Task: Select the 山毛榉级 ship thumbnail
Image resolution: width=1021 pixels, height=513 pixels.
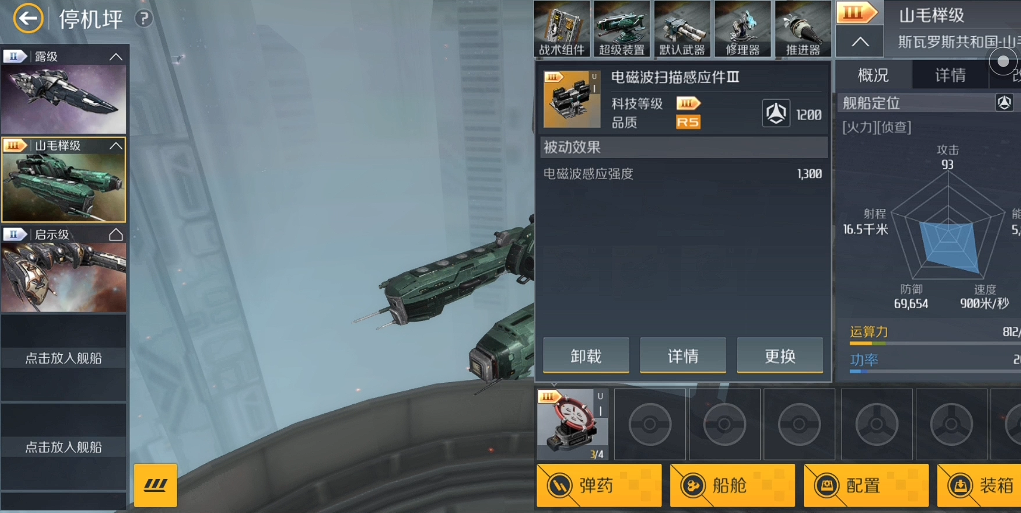Action: (x=63, y=186)
